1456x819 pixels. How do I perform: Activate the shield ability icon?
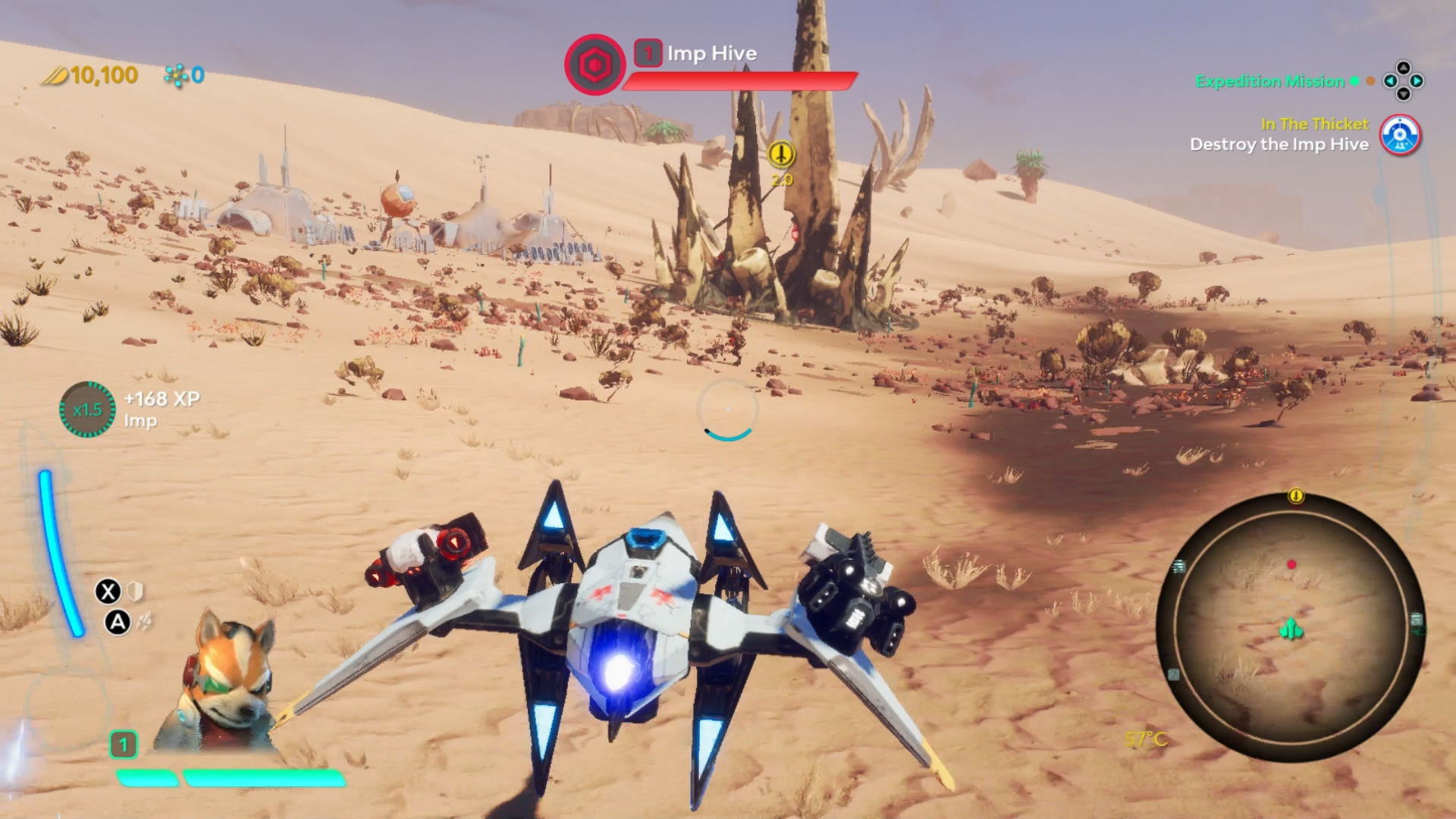tap(135, 591)
